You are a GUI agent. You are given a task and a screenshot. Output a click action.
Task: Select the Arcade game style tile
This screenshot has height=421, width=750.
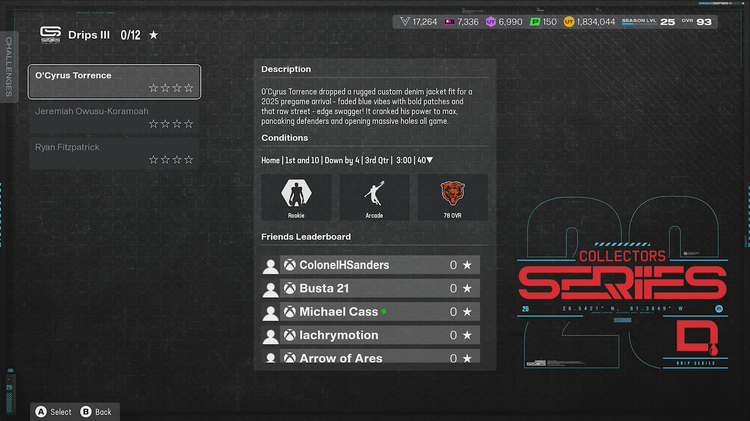click(374, 197)
